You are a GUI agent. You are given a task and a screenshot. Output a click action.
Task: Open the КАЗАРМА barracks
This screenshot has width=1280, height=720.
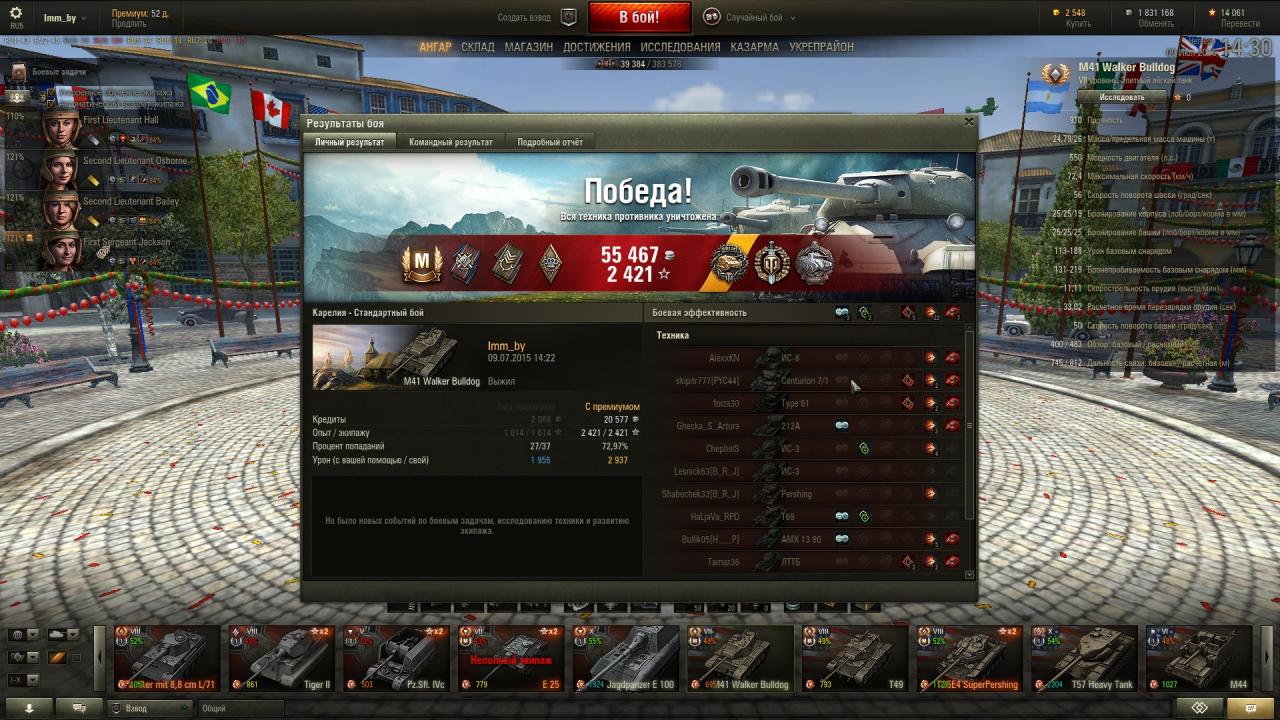pyautogui.click(x=754, y=47)
